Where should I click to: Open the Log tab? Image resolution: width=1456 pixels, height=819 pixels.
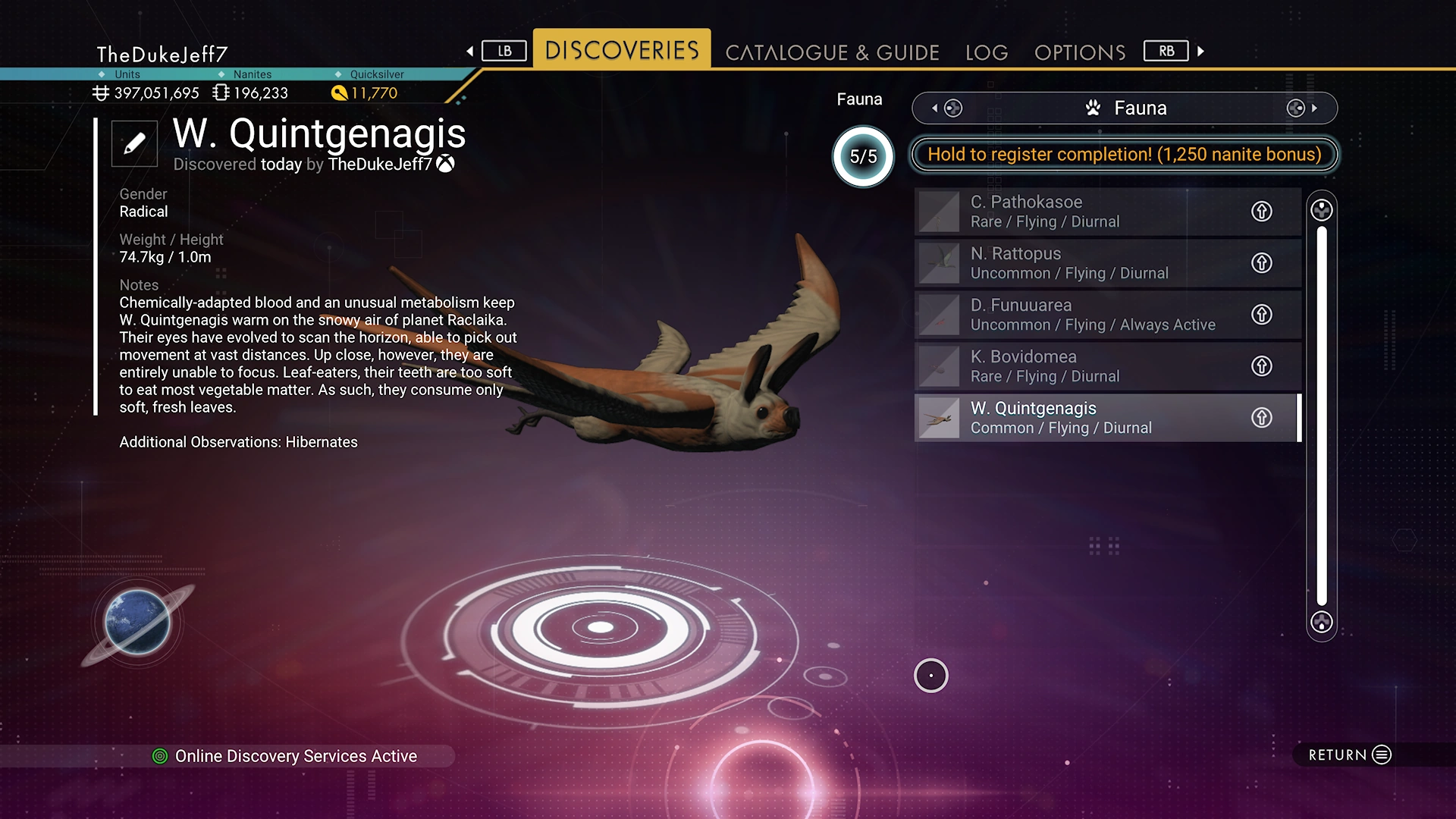coord(987,52)
